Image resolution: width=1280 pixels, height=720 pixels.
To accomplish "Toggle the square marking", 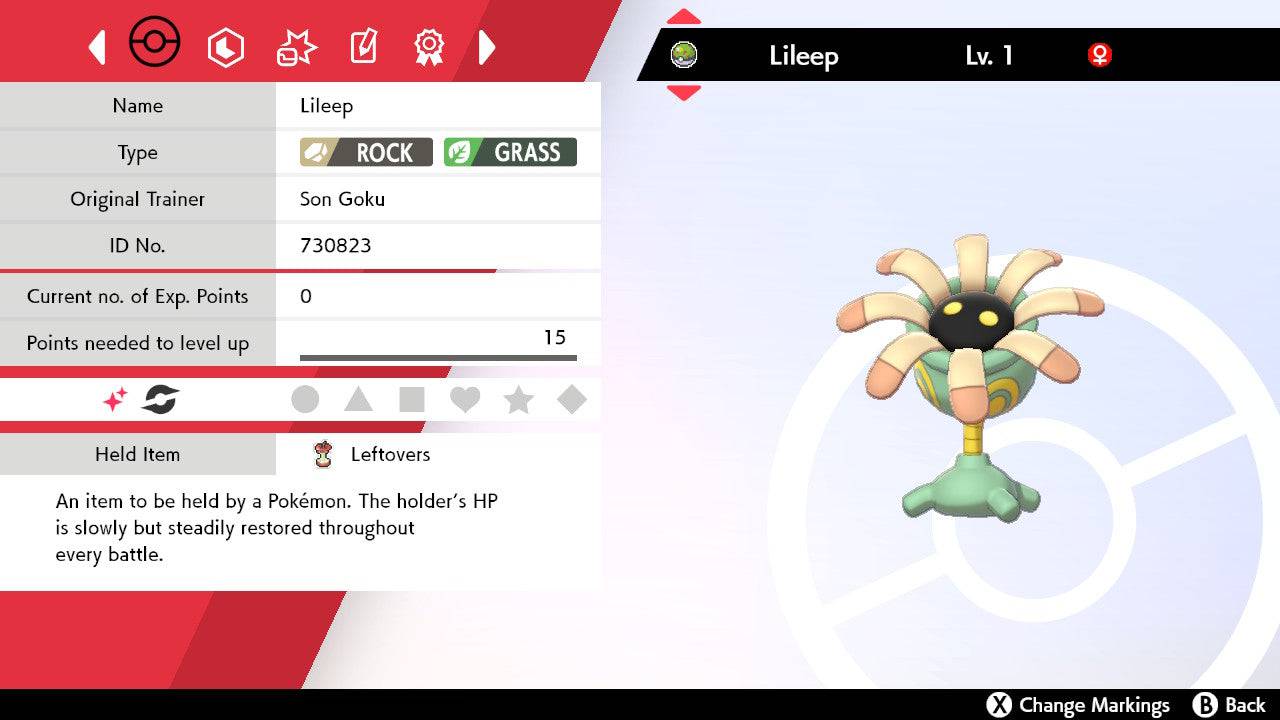I will 411,400.
